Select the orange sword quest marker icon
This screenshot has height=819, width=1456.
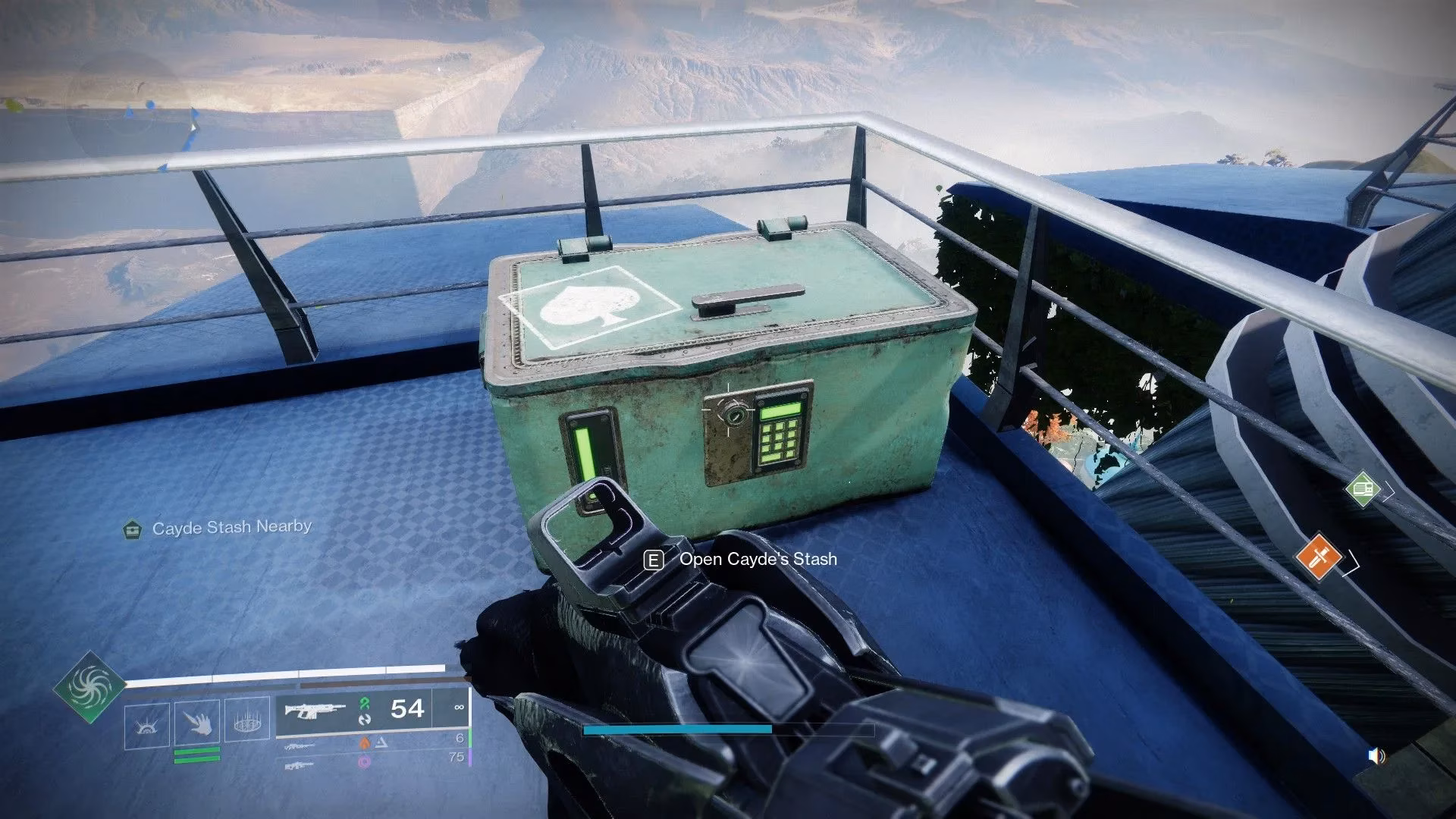1319,557
